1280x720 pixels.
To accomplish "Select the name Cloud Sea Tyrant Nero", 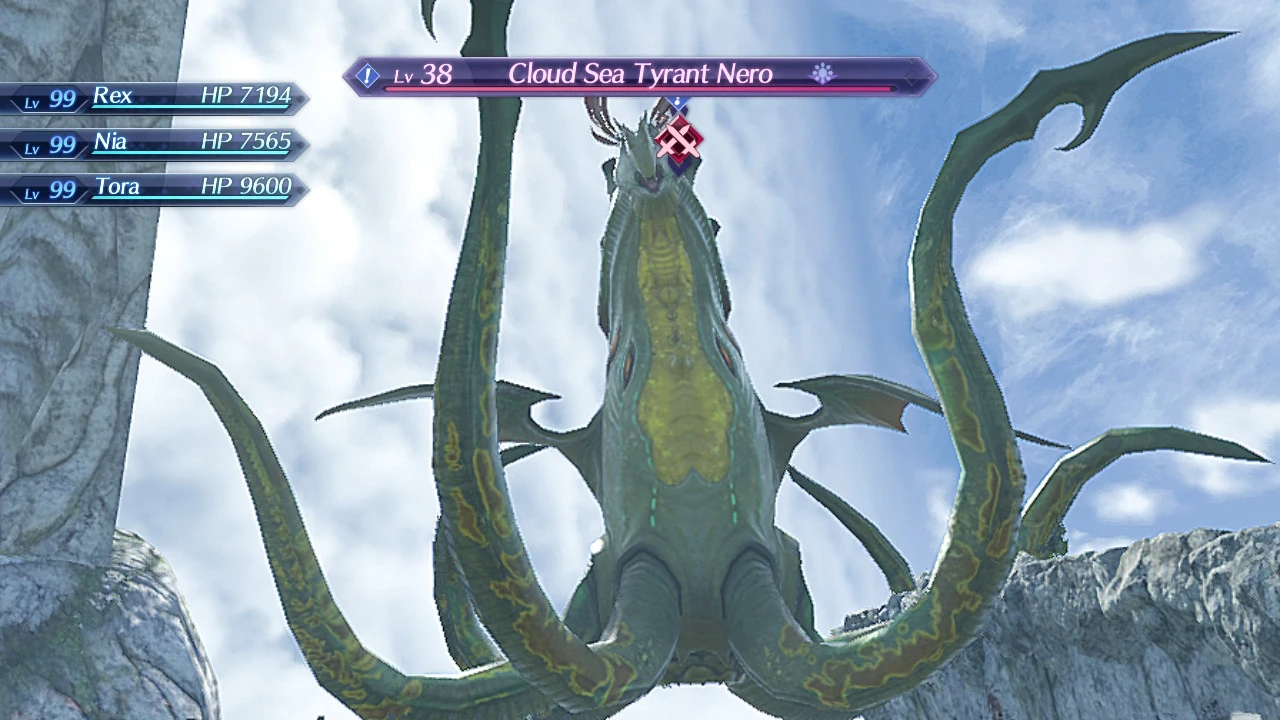I will coord(640,74).
